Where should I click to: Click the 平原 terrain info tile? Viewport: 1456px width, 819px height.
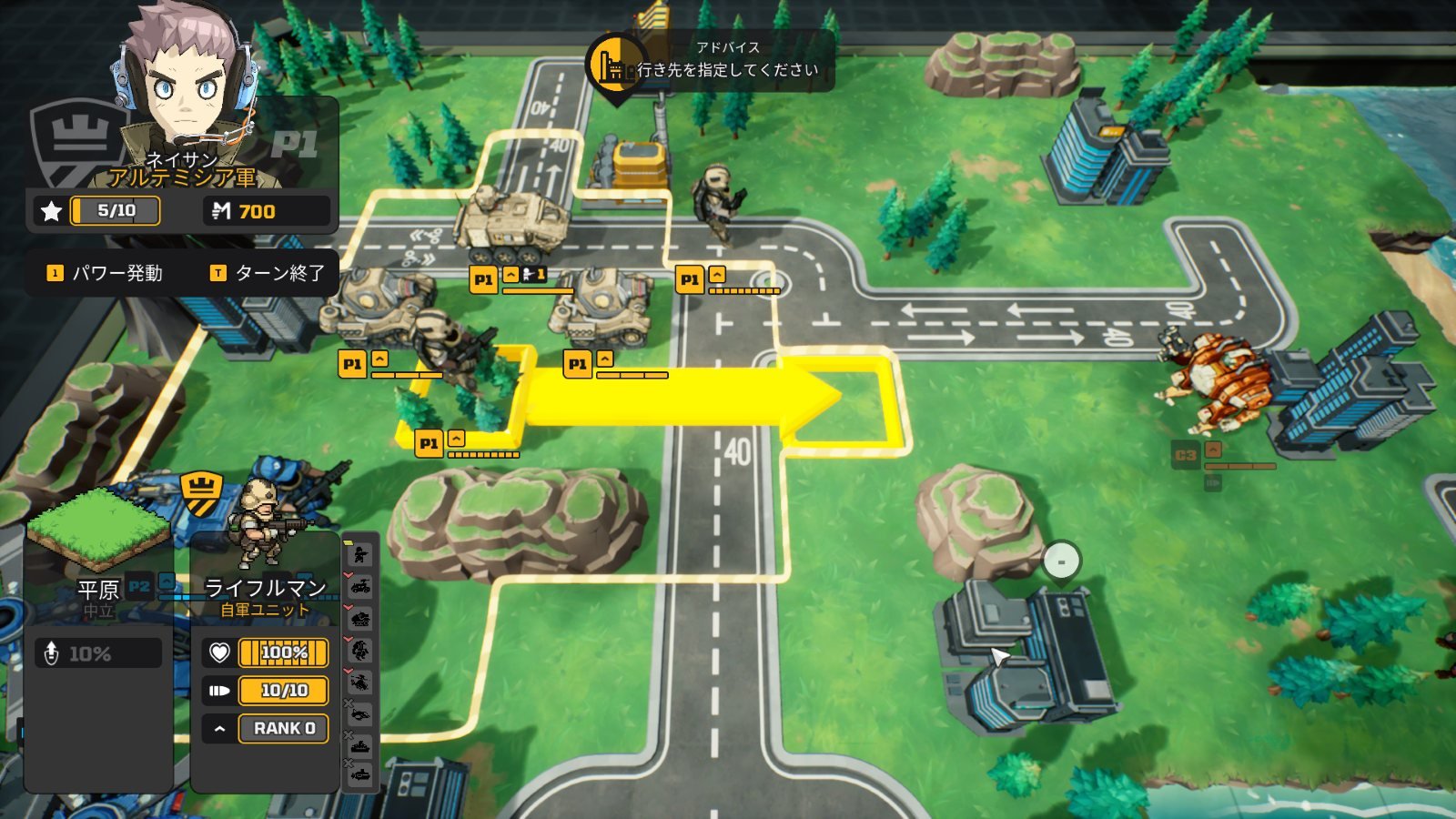(x=97, y=546)
